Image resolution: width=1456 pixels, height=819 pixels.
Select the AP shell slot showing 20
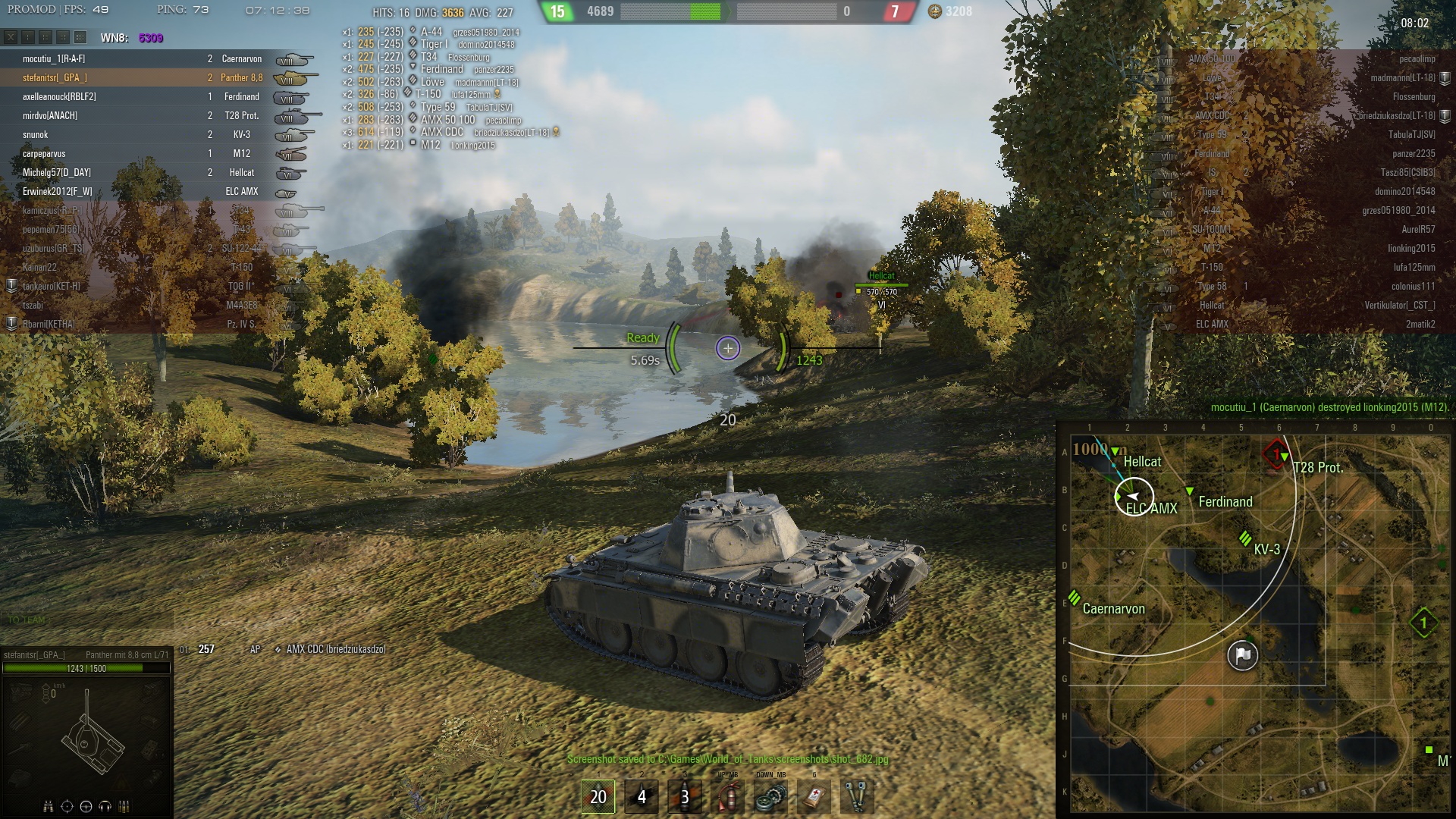(x=598, y=796)
